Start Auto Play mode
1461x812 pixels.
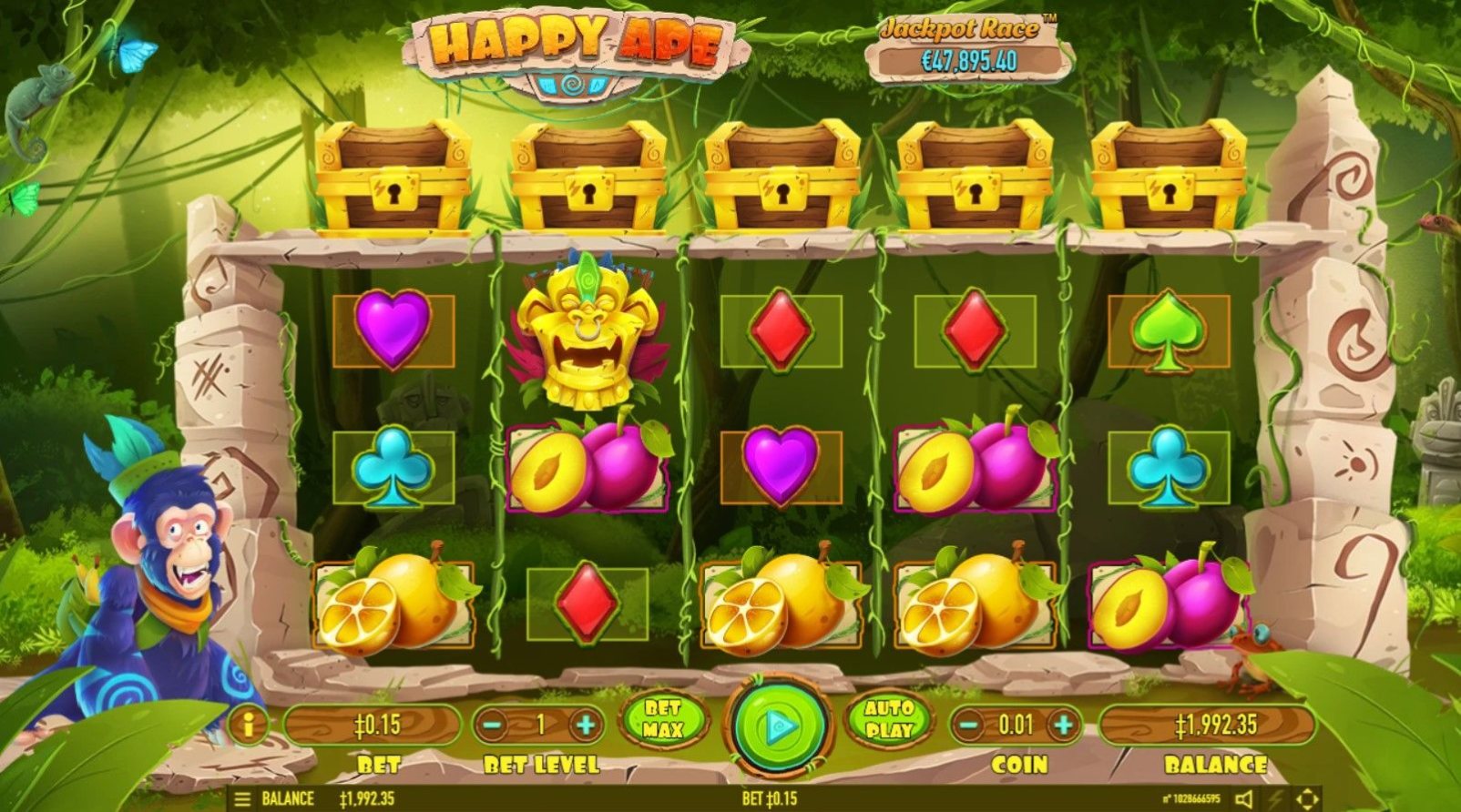click(889, 719)
